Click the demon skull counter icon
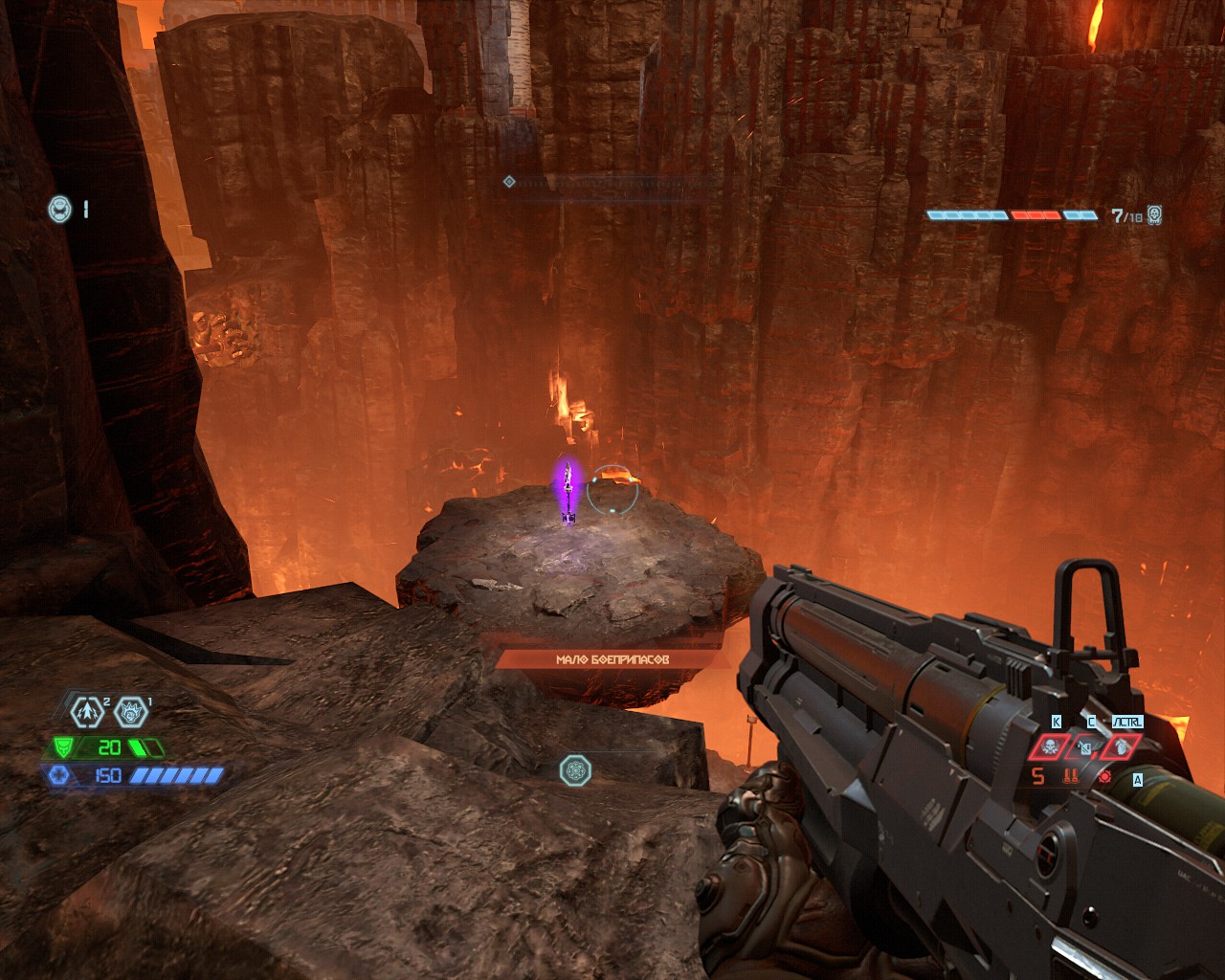The height and width of the screenshot is (980, 1225). (x=1155, y=215)
